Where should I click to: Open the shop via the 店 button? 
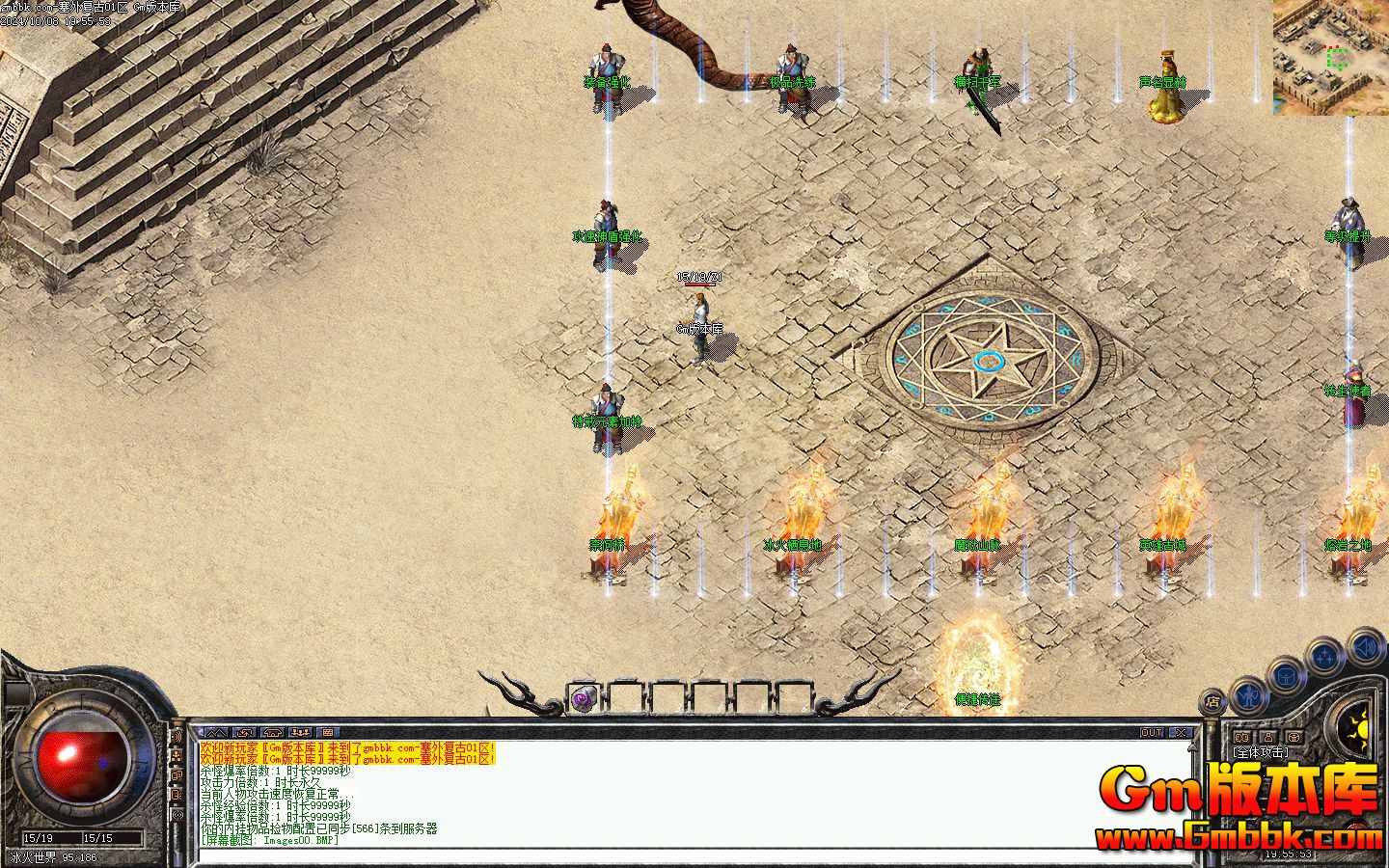[x=1212, y=702]
